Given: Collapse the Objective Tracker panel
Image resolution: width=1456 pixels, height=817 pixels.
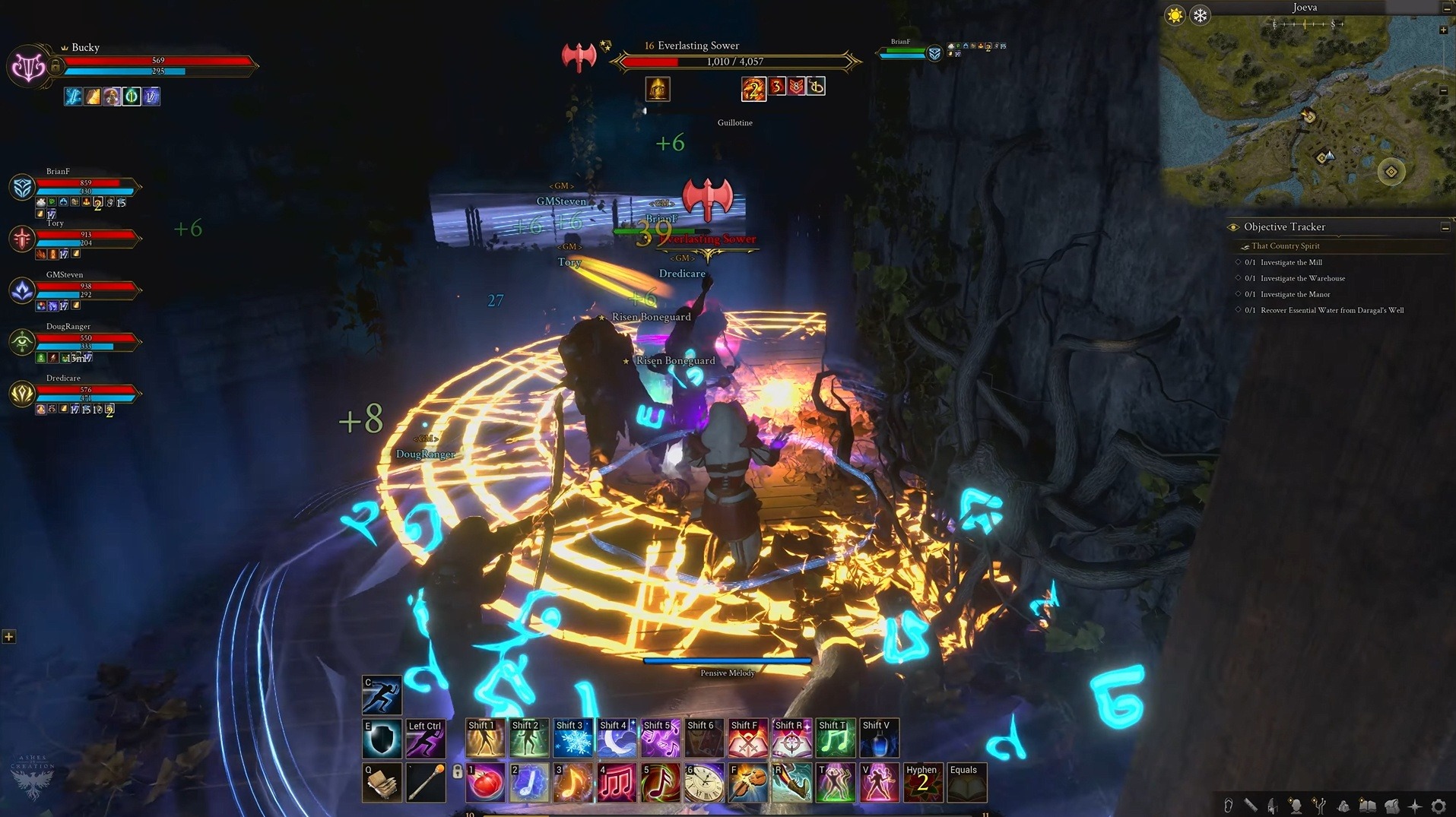Looking at the screenshot, I should (1444, 226).
